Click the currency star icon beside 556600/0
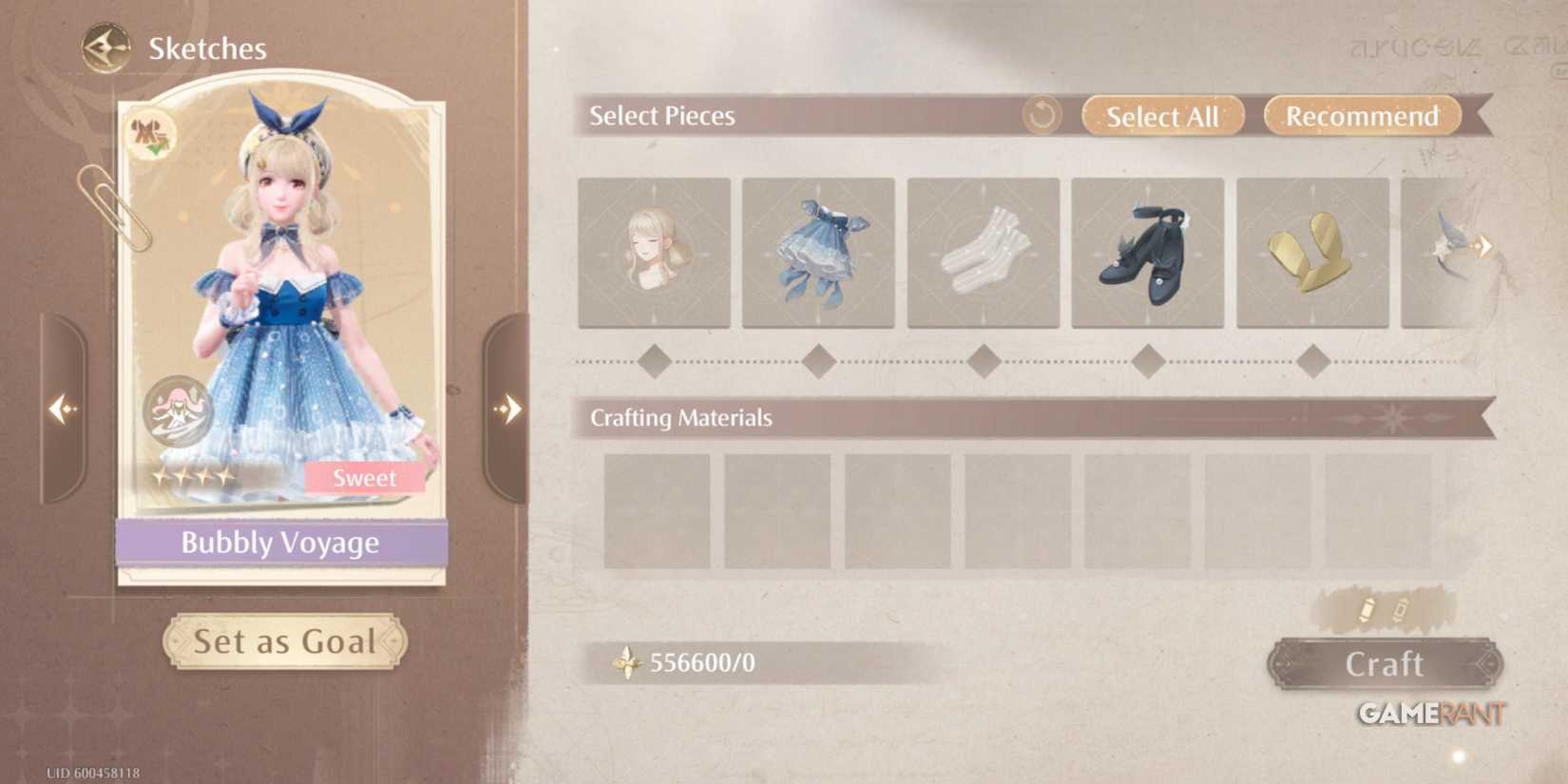The image size is (1568, 784). pos(626,662)
